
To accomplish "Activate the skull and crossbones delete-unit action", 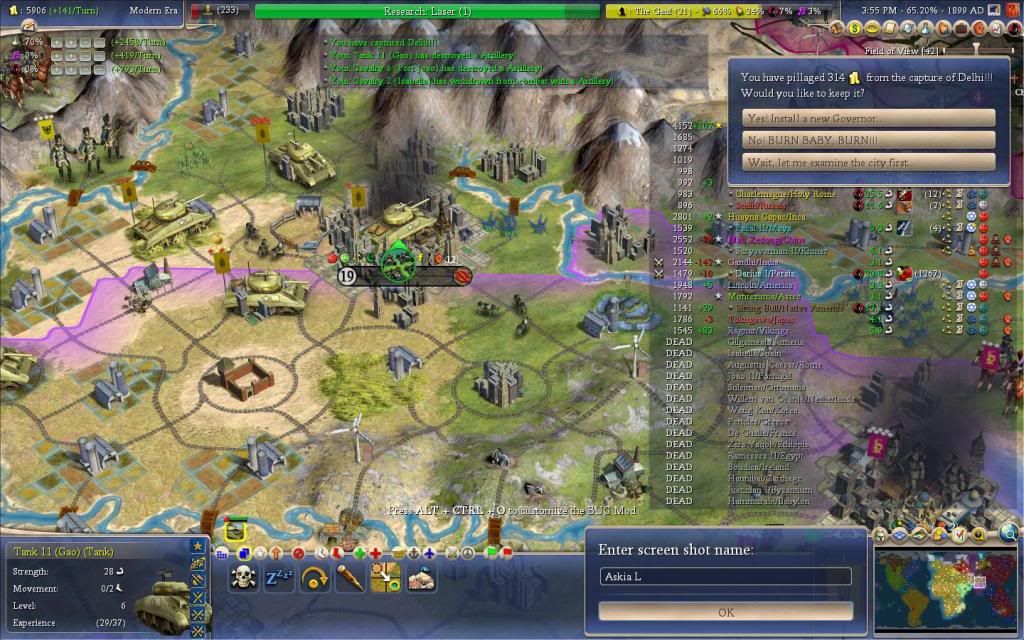I will pos(244,577).
